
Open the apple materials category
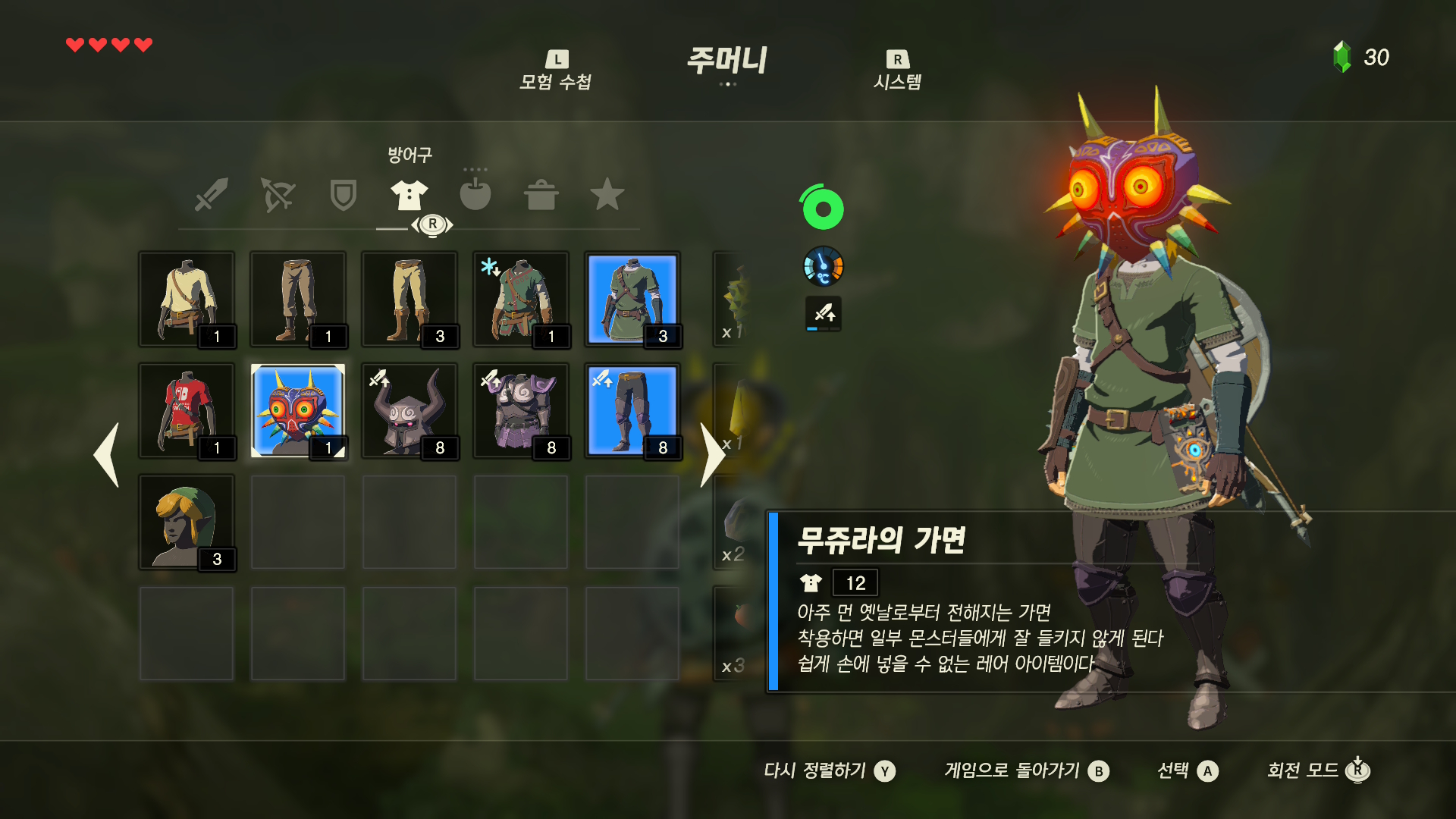click(x=475, y=195)
